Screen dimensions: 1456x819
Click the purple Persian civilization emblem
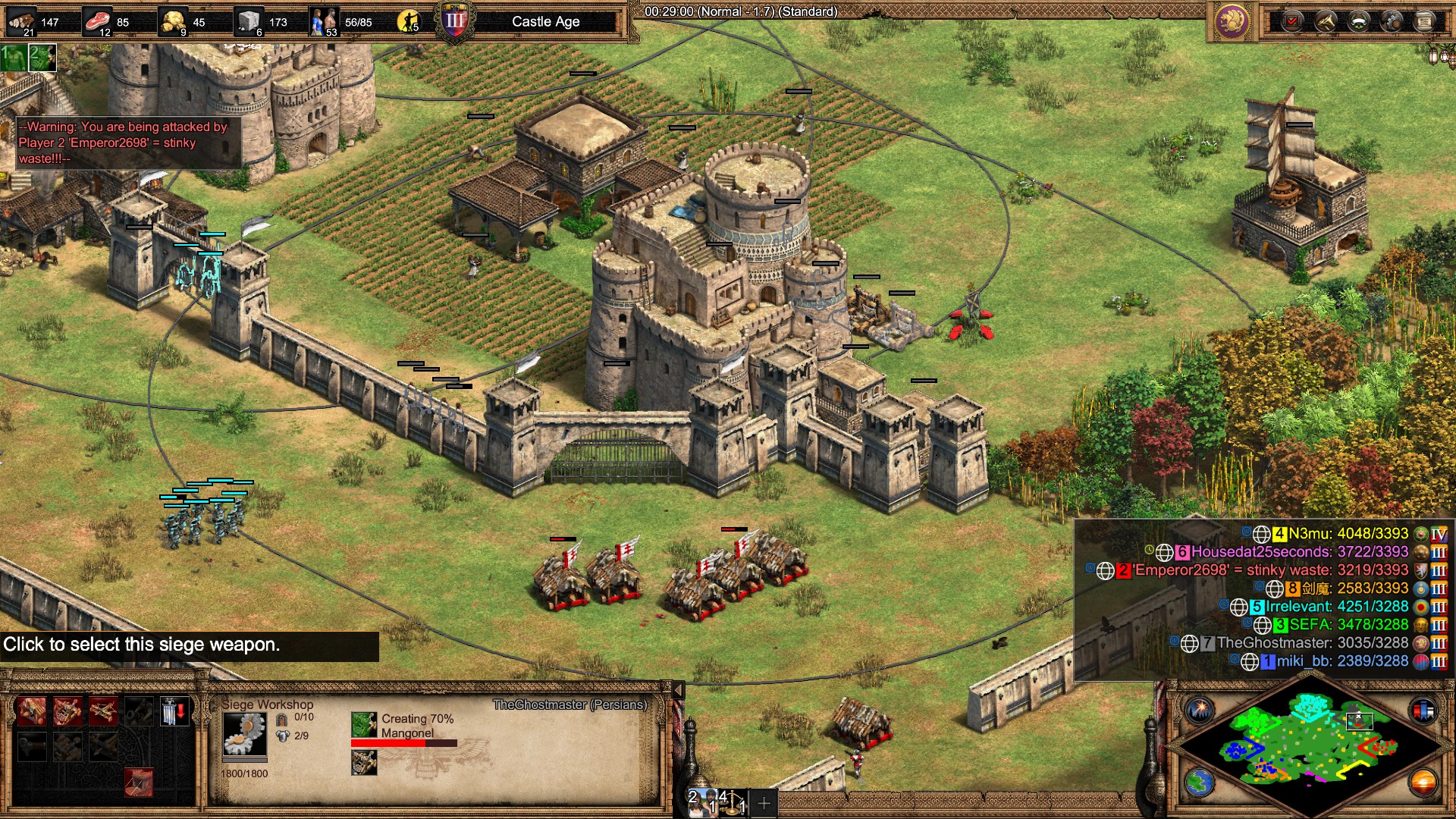(1232, 21)
